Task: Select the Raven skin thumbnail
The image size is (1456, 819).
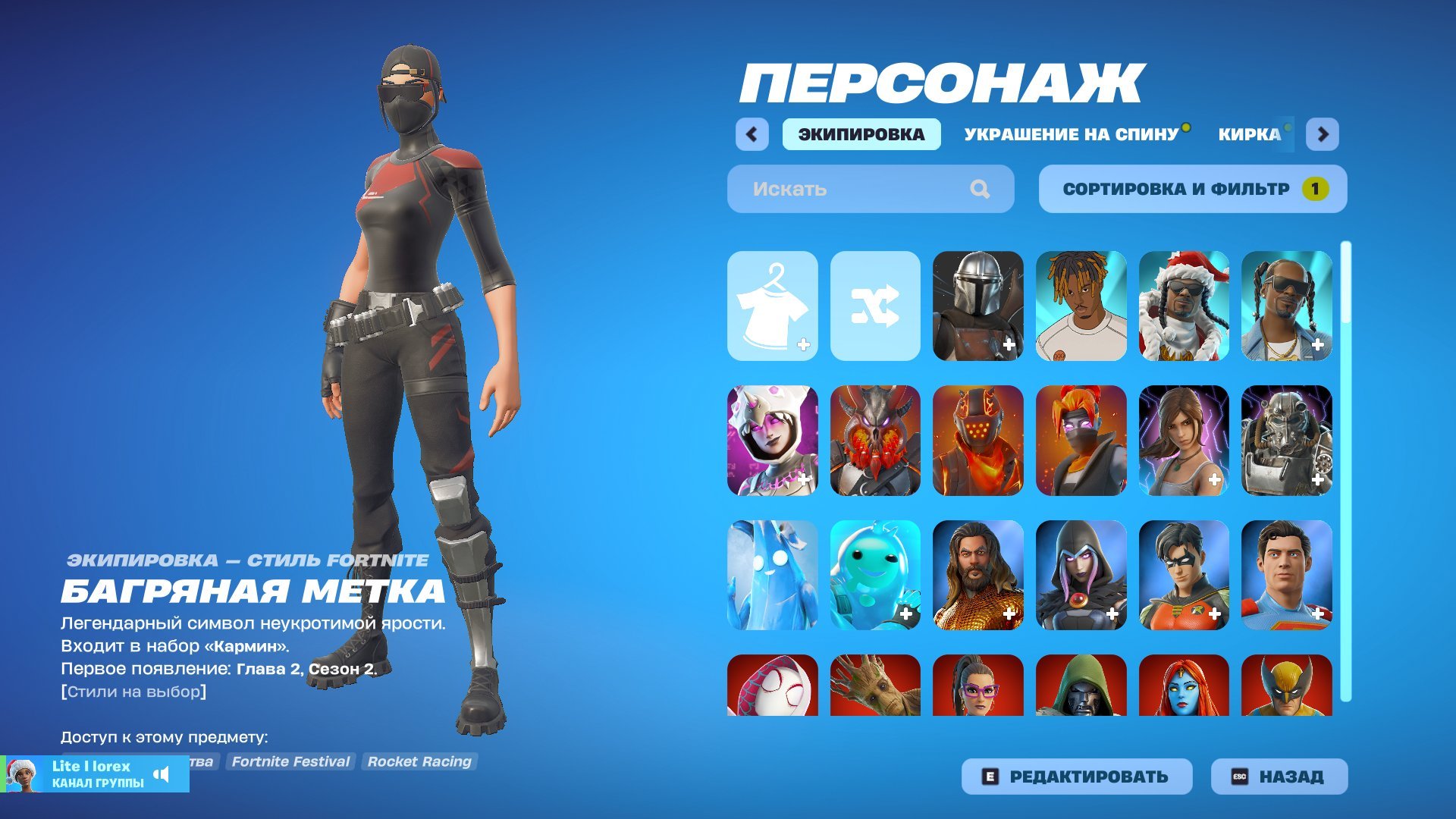Action: [x=1080, y=573]
